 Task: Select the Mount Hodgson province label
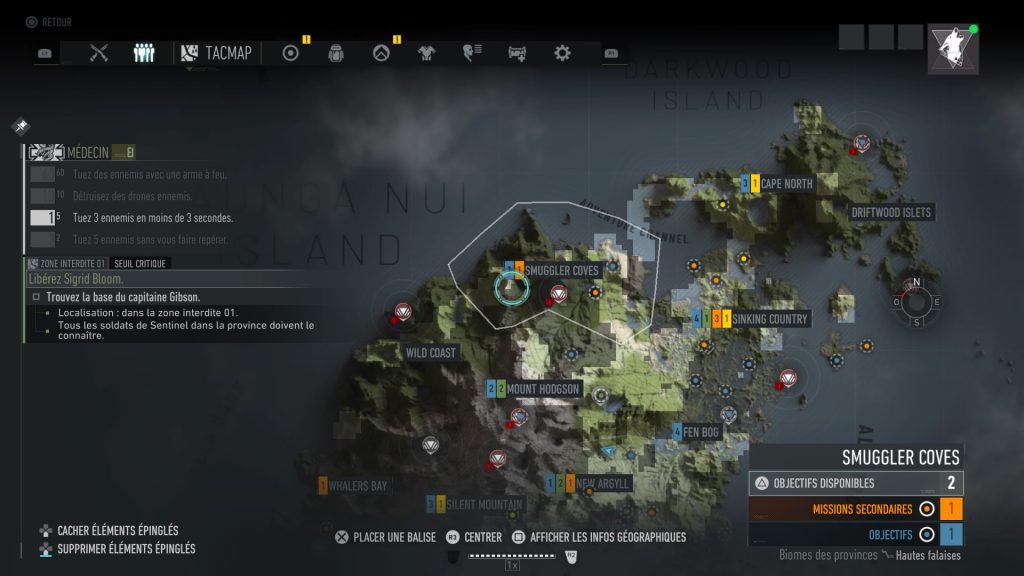click(x=543, y=388)
